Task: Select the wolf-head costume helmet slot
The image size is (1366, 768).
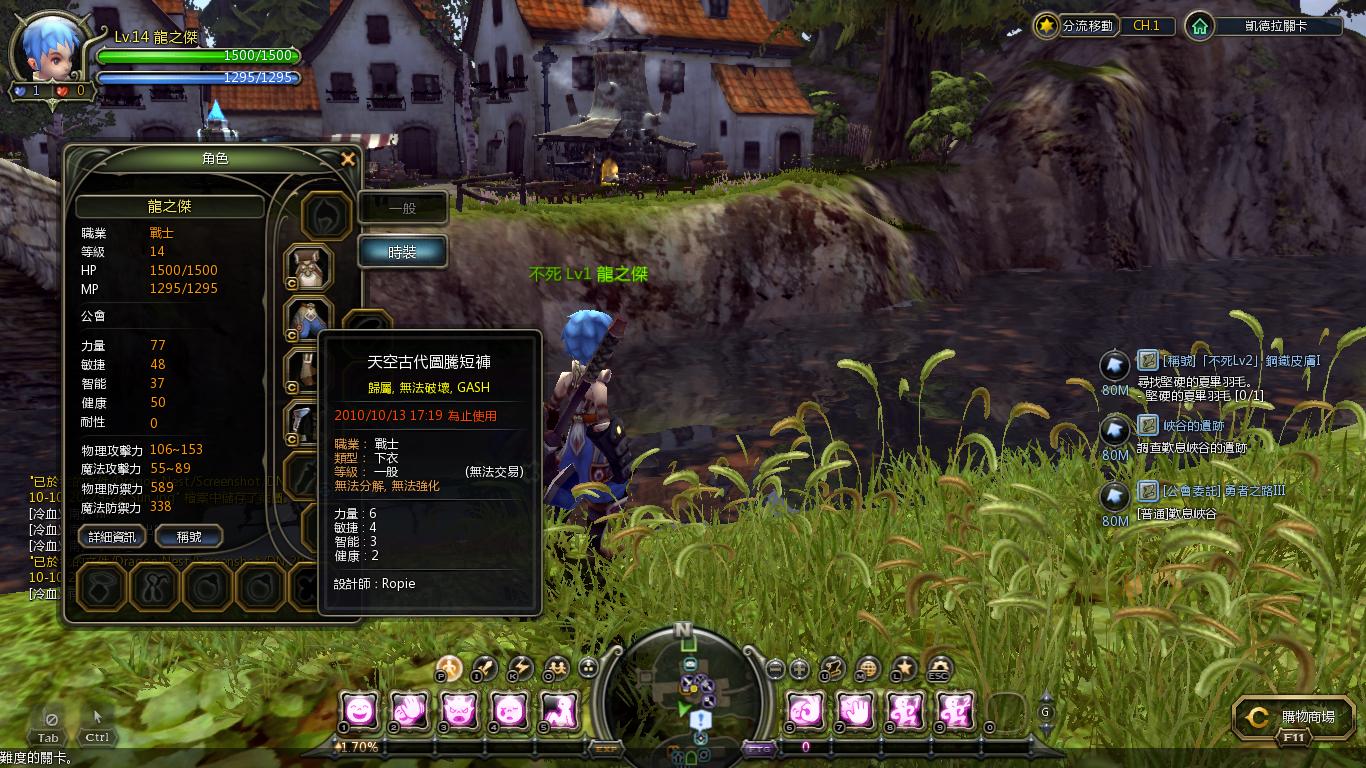Action: tap(310, 267)
